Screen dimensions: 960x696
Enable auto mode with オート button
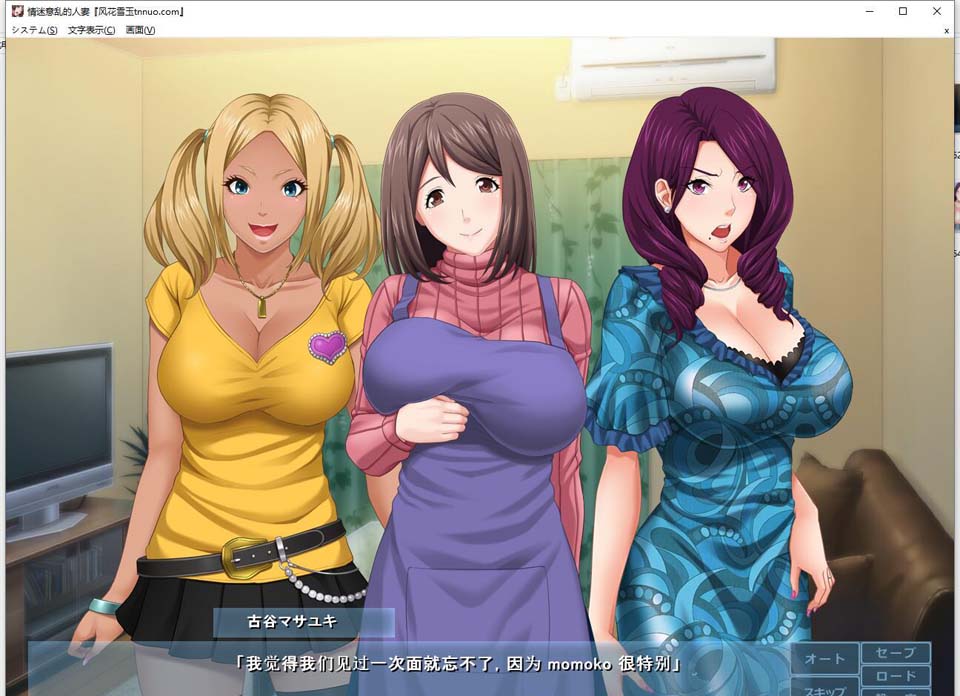(825, 658)
